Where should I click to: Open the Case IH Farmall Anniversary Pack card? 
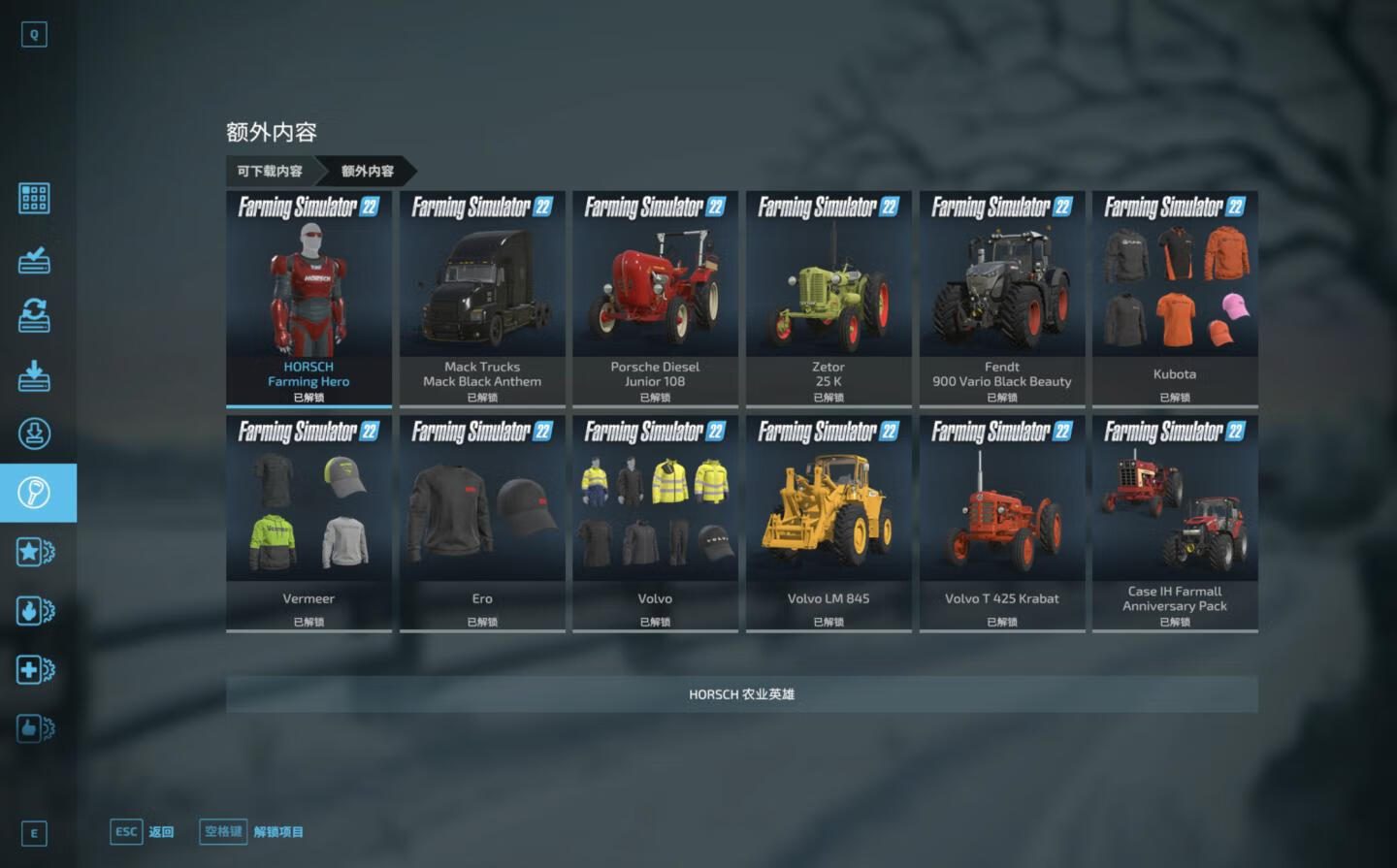[x=1175, y=523]
